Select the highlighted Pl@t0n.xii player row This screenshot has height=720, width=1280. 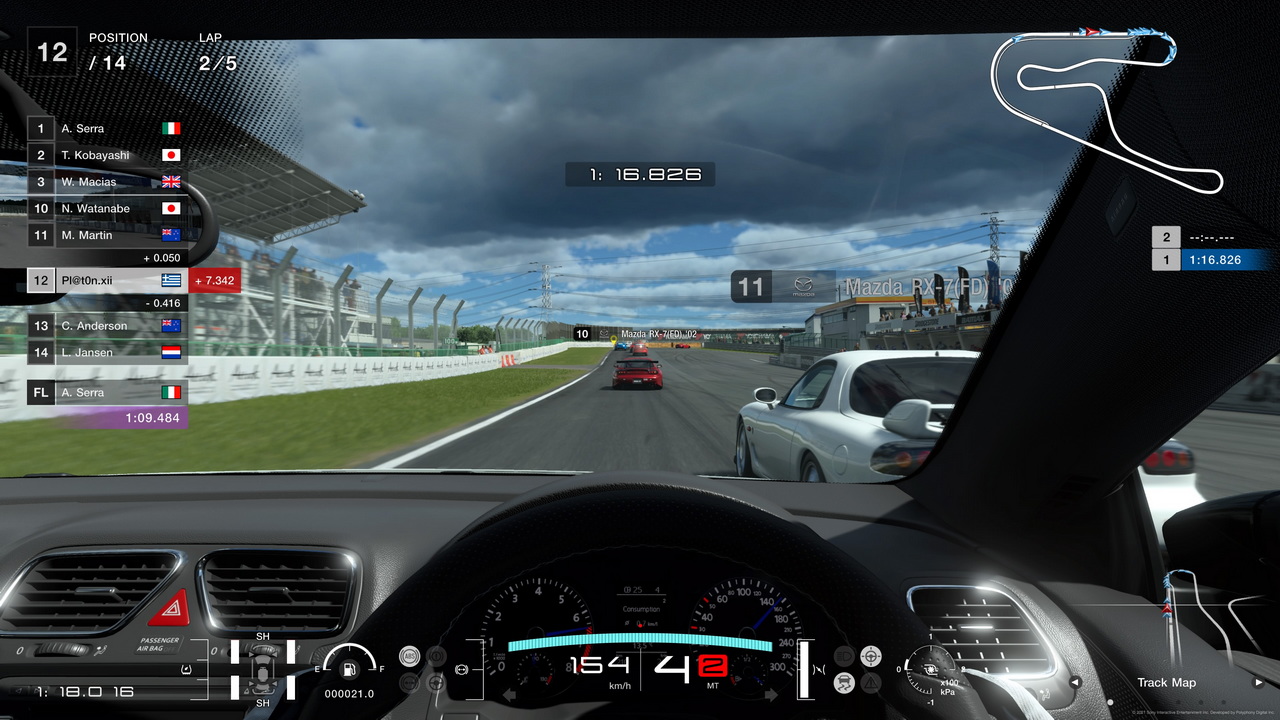point(107,281)
